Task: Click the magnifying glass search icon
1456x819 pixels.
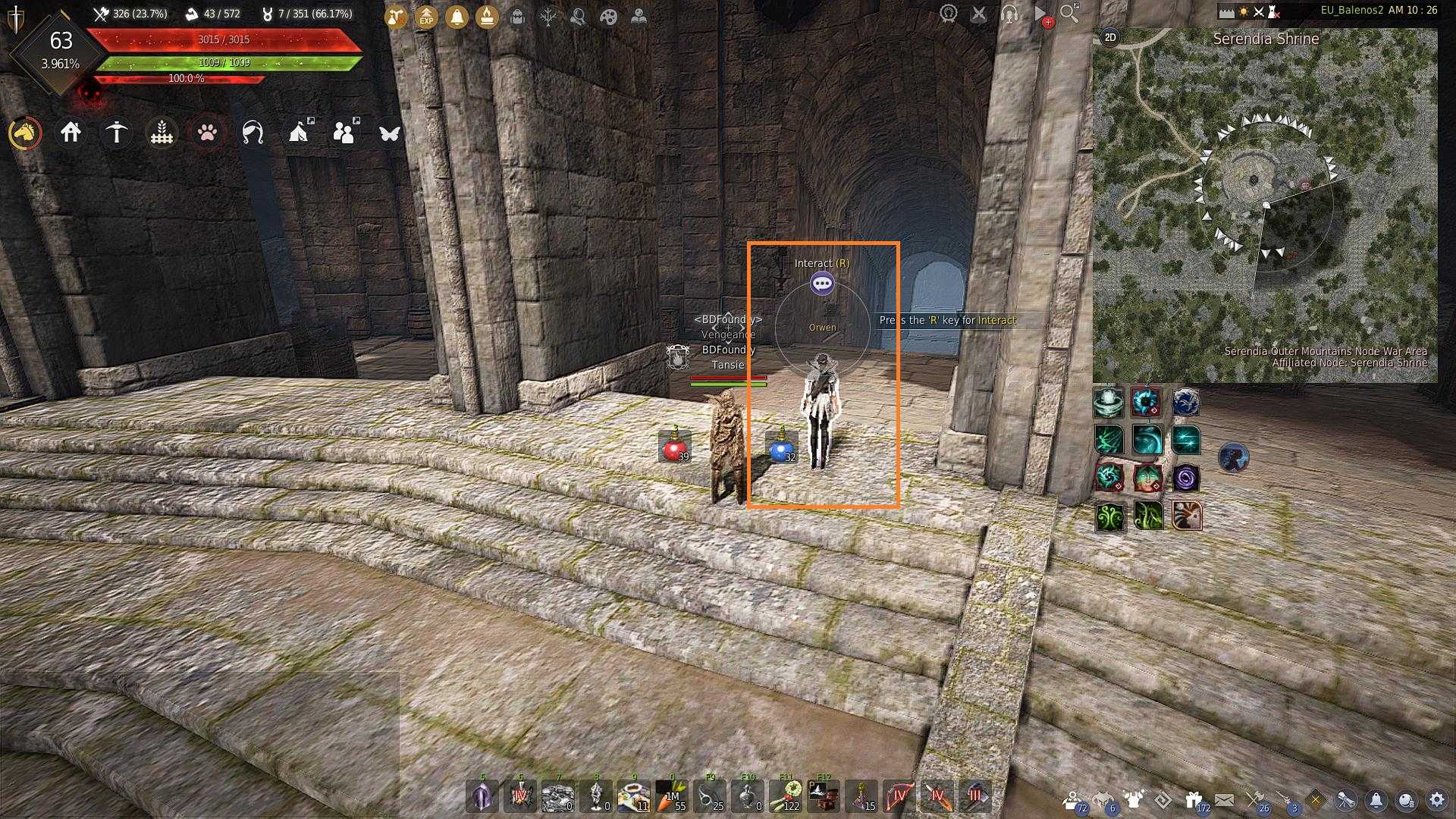Action: pos(1068,14)
